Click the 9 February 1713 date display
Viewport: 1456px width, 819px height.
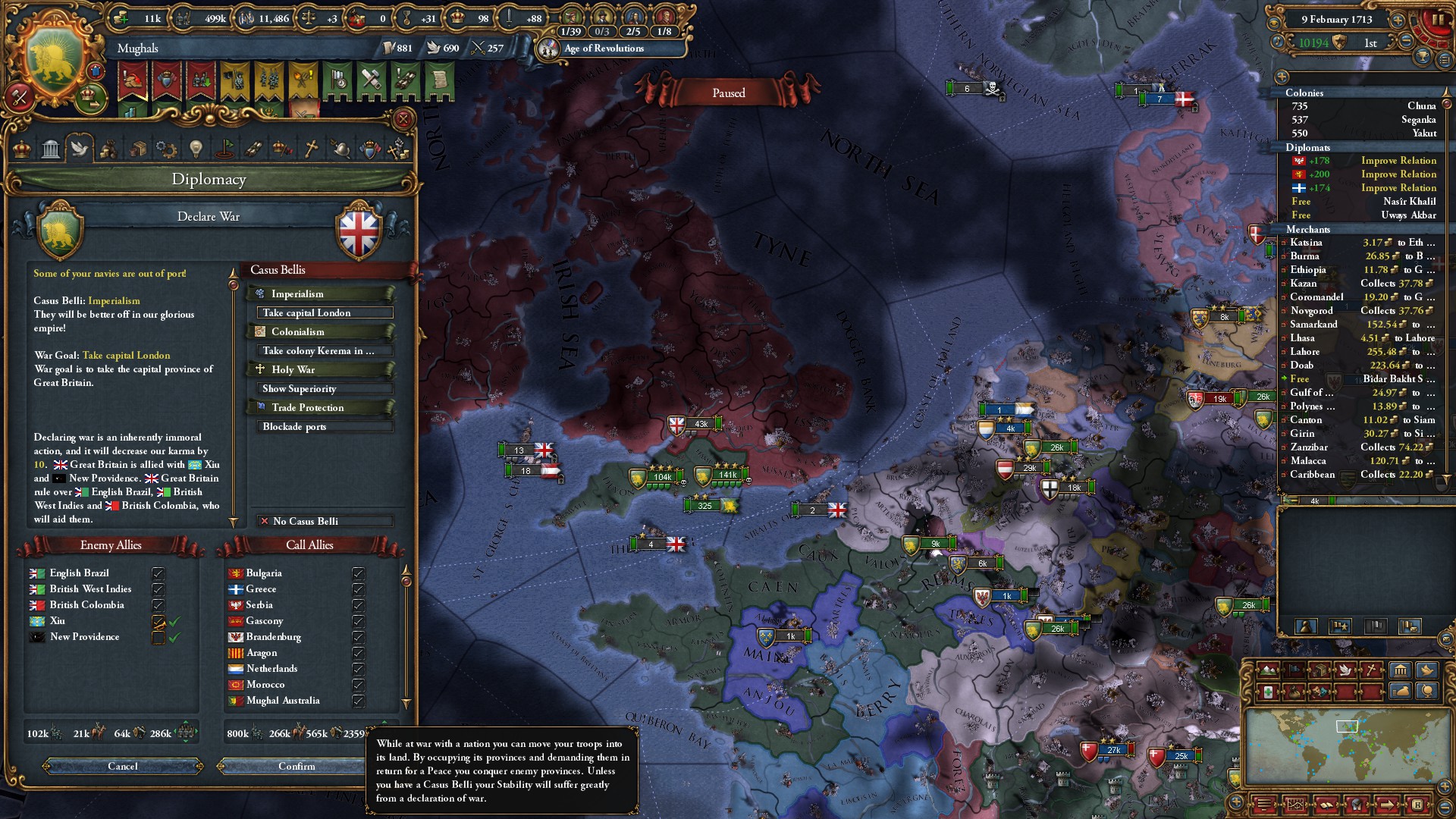pos(1336,20)
